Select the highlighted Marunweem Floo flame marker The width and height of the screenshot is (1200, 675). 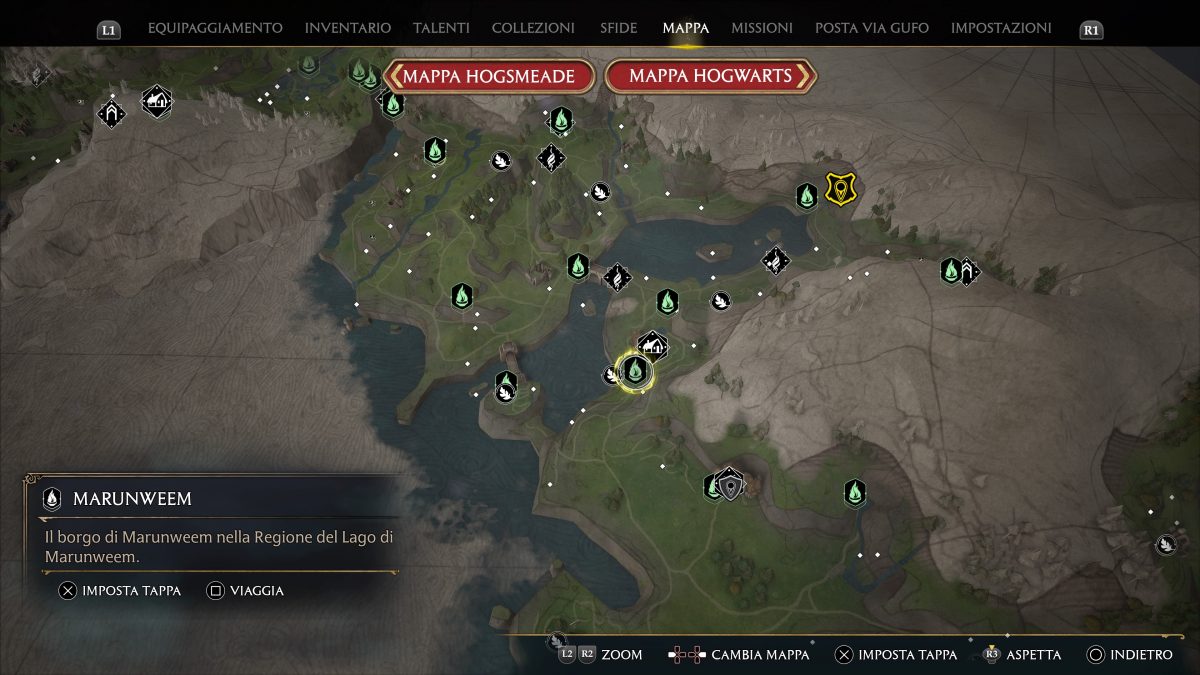(634, 371)
